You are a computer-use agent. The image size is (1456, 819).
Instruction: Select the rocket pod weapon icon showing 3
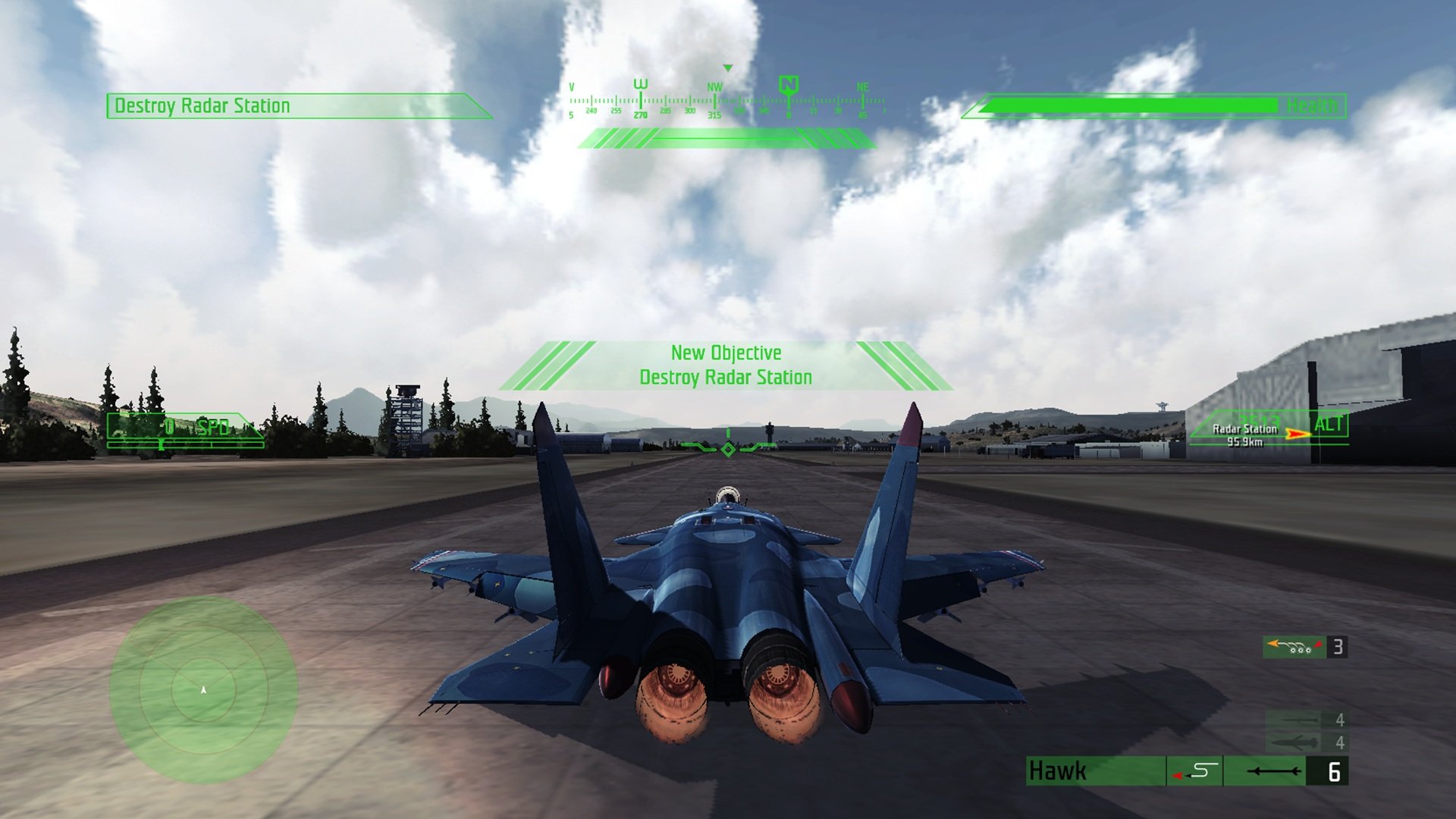click(1294, 648)
